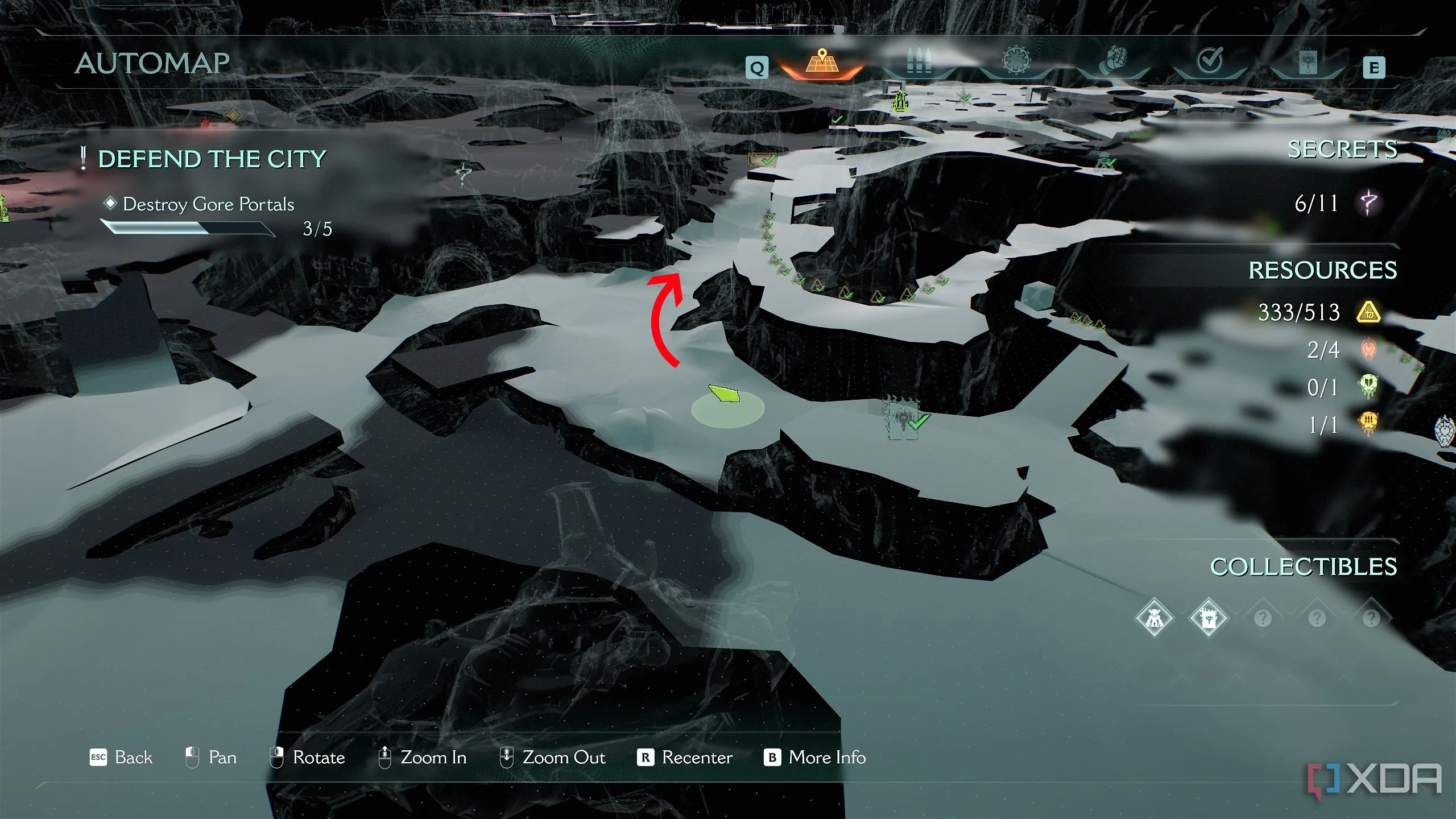This screenshot has height=819, width=1456.
Task: Click the Back button
Action: pos(121,758)
